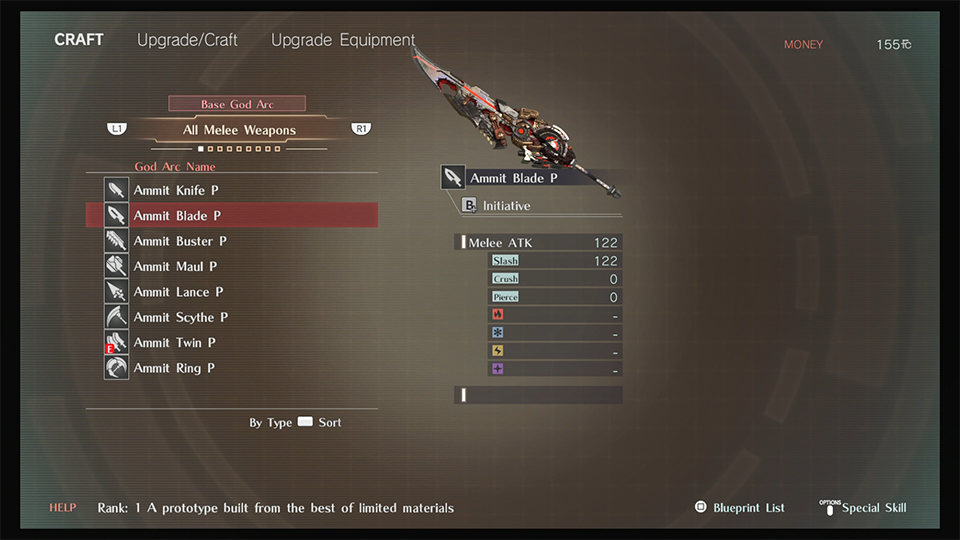The height and width of the screenshot is (540, 960).
Task: Click the All Melee Weapons category selector
Action: (239, 130)
